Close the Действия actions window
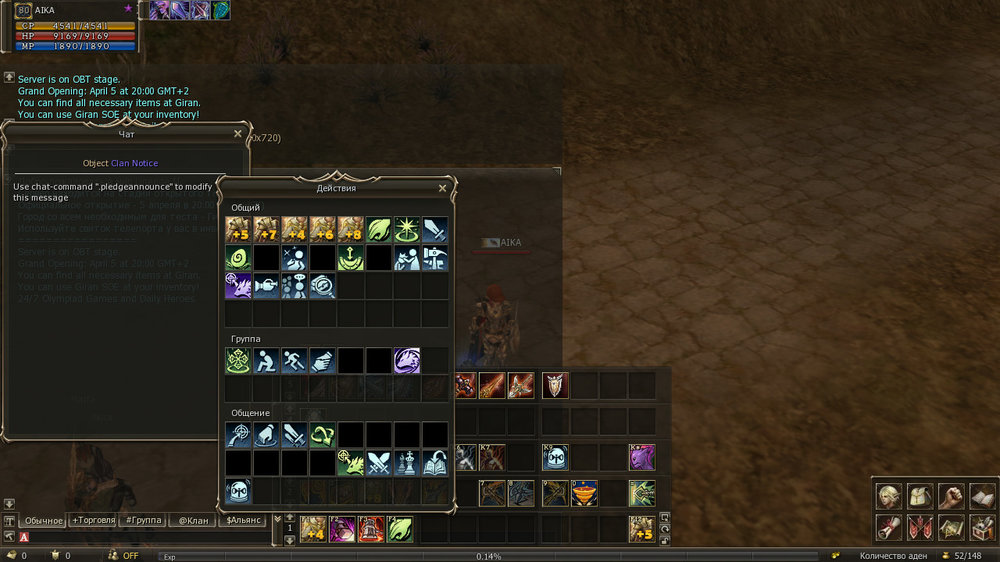Viewport: 1000px width, 562px height. click(443, 188)
